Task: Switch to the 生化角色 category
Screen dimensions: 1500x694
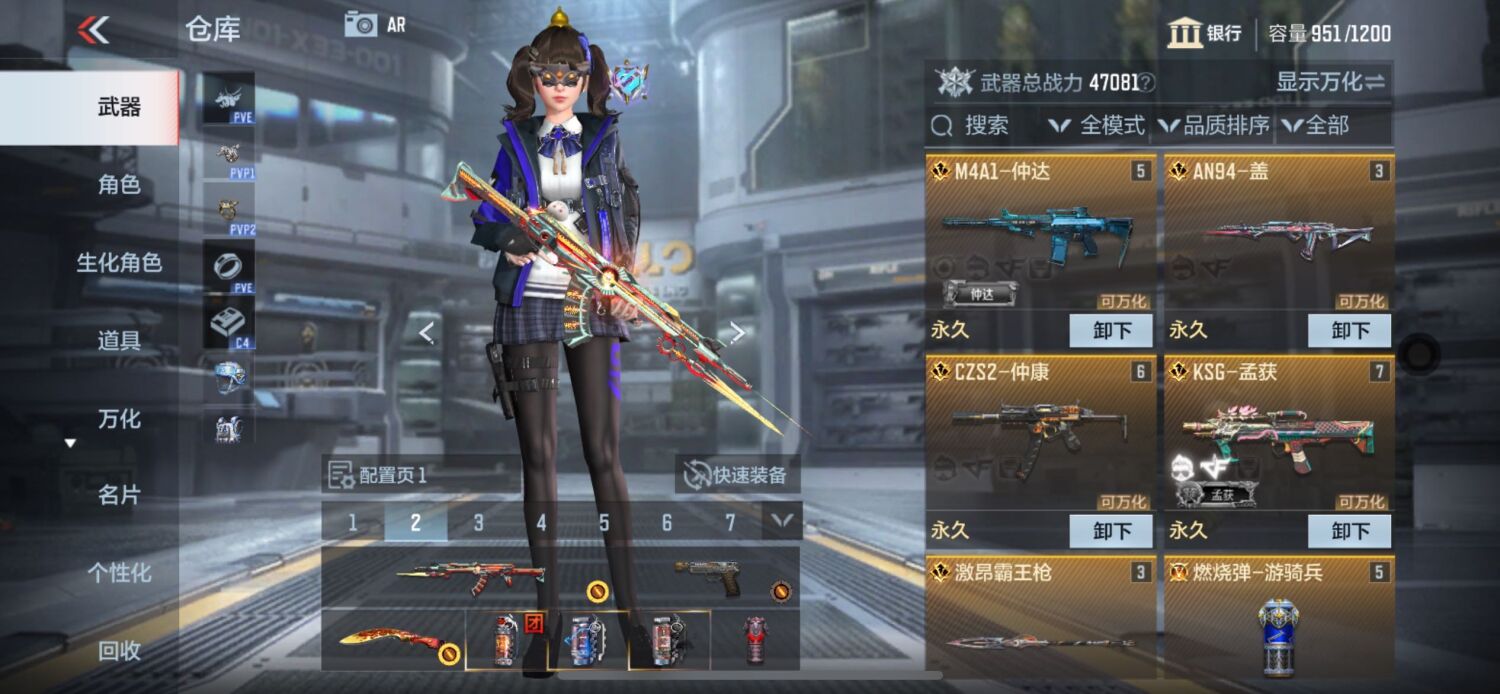Action: (118, 263)
